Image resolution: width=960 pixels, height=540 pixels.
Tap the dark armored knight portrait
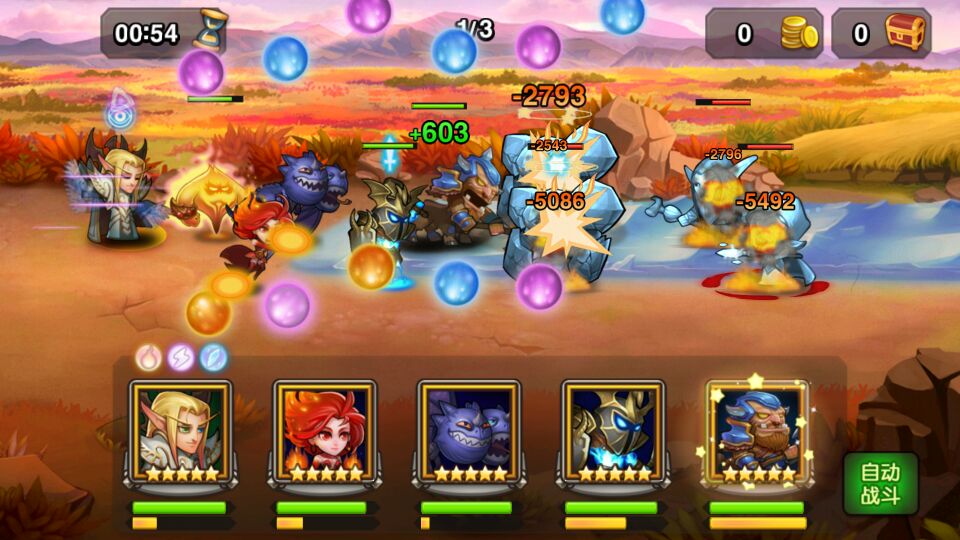pos(613,430)
